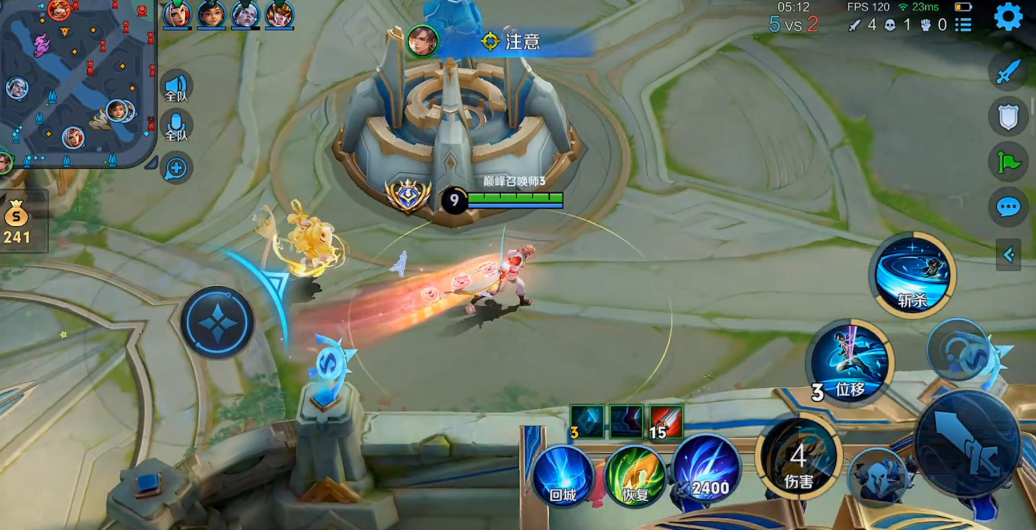This screenshot has height=530, width=1036.
Task: Trigger the summoner spell labeled 2400
Action: [707, 468]
